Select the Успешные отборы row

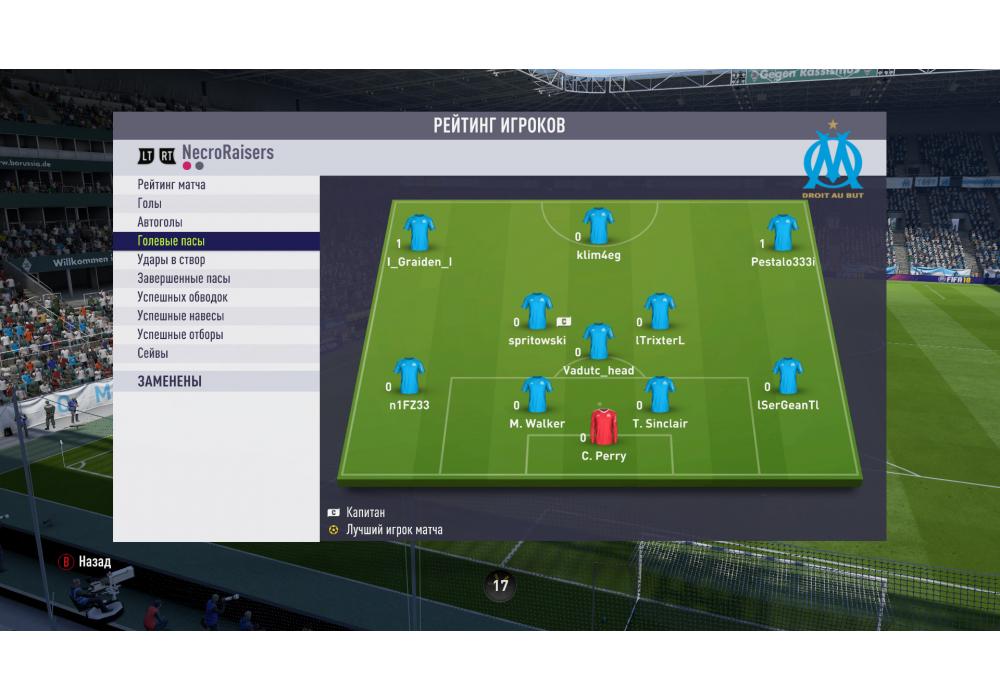click(x=180, y=335)
